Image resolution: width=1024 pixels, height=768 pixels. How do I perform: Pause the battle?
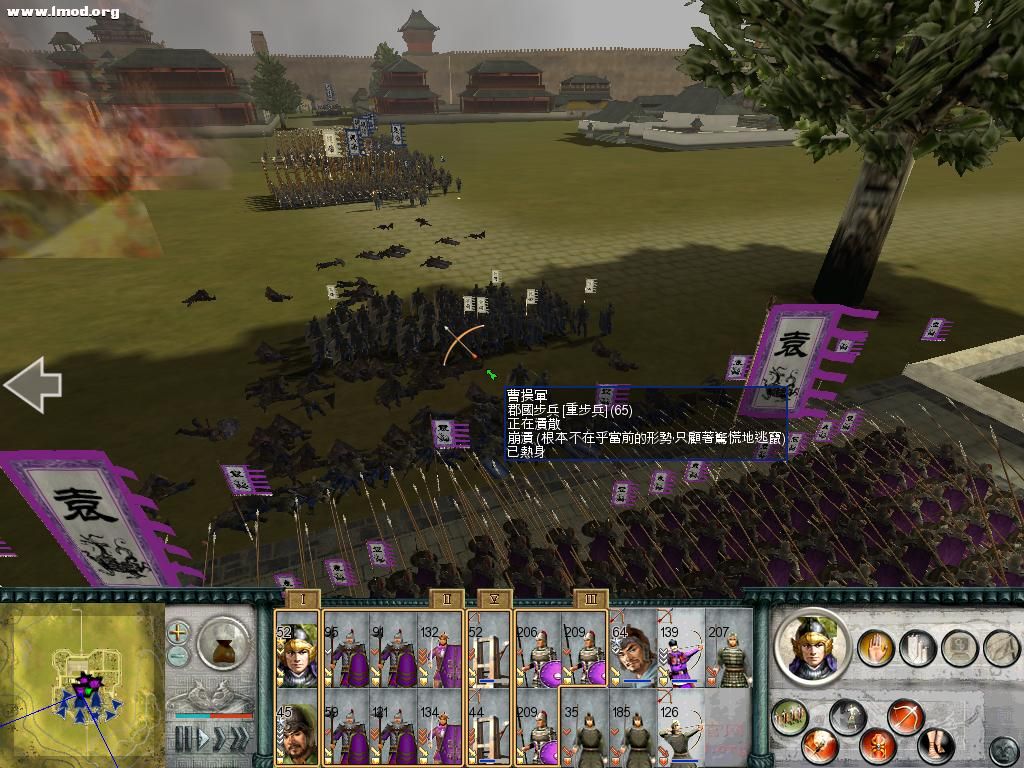coord(182,739)
